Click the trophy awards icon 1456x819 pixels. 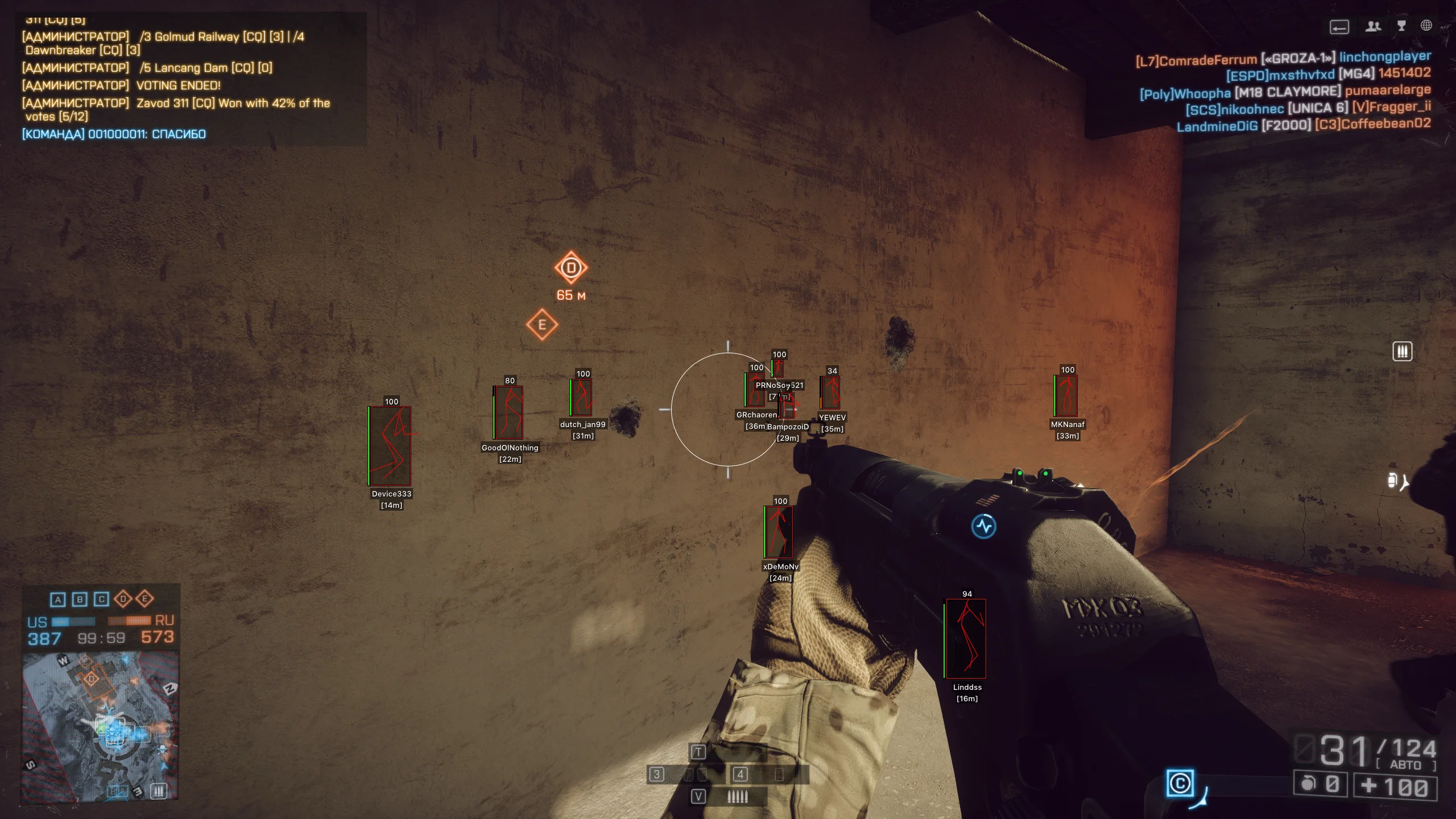coord(1400,26)
